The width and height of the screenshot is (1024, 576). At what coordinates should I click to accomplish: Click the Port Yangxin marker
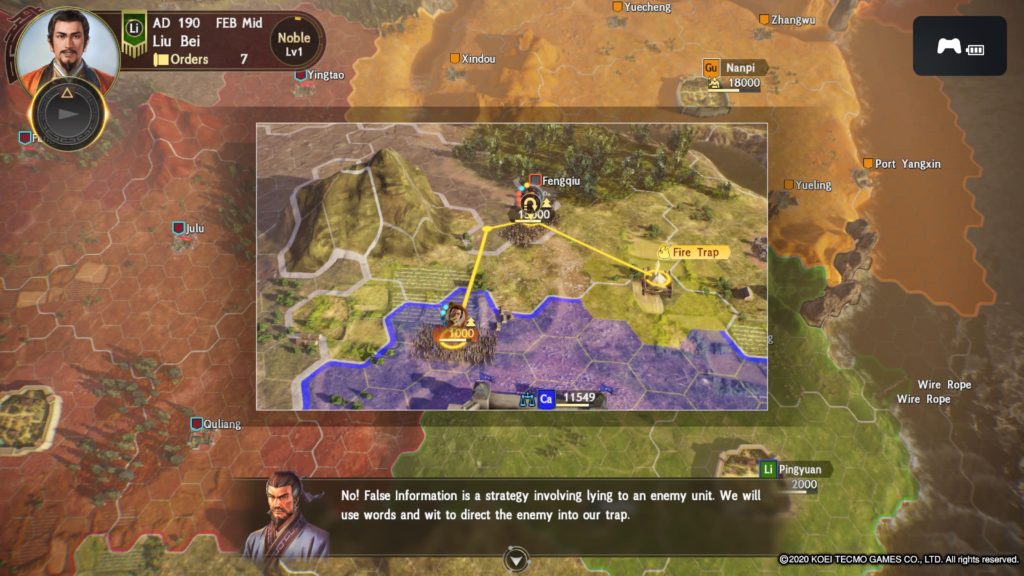[867, 164]
